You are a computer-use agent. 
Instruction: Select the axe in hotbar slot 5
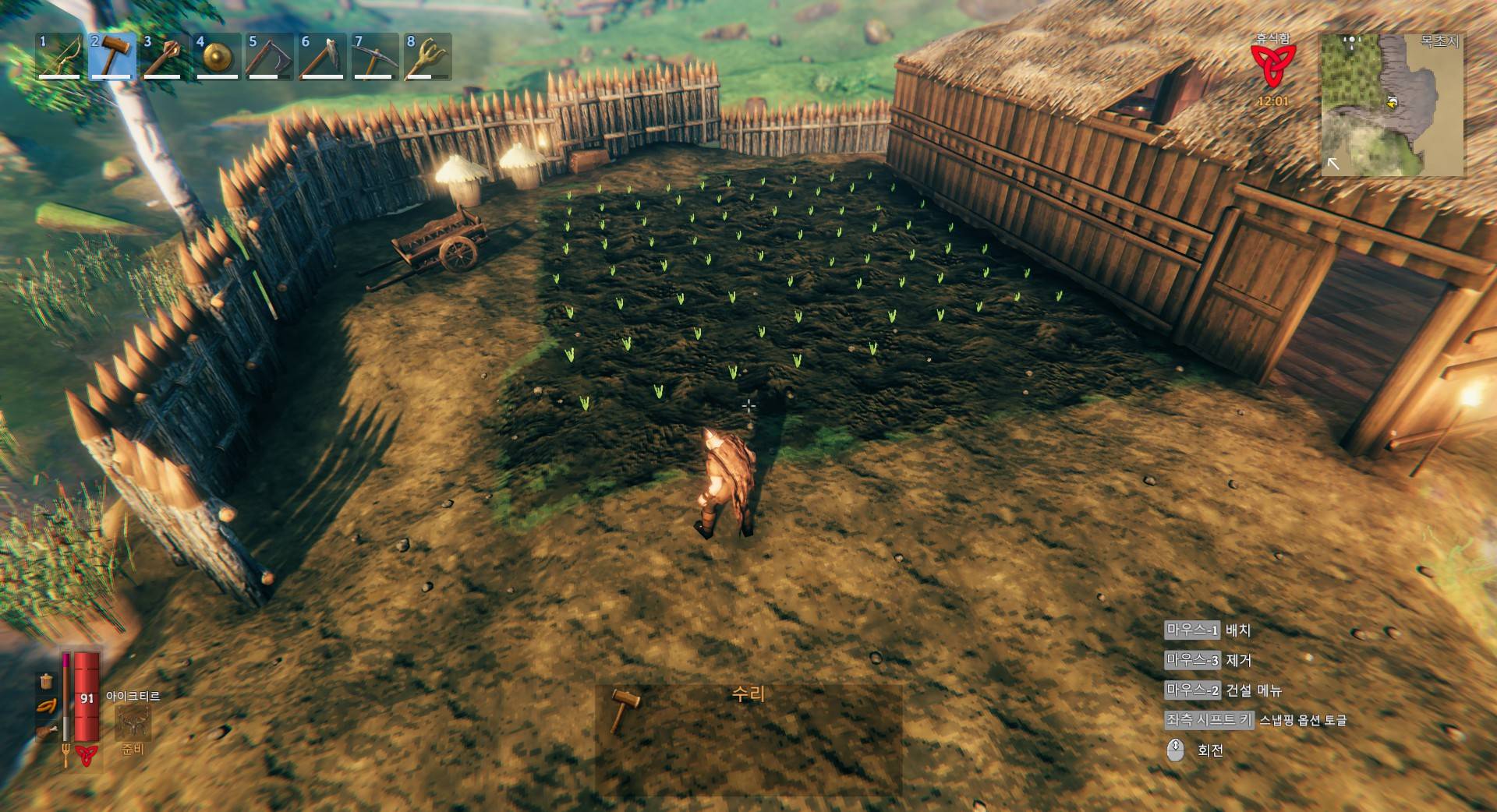[x=269, y=56]
